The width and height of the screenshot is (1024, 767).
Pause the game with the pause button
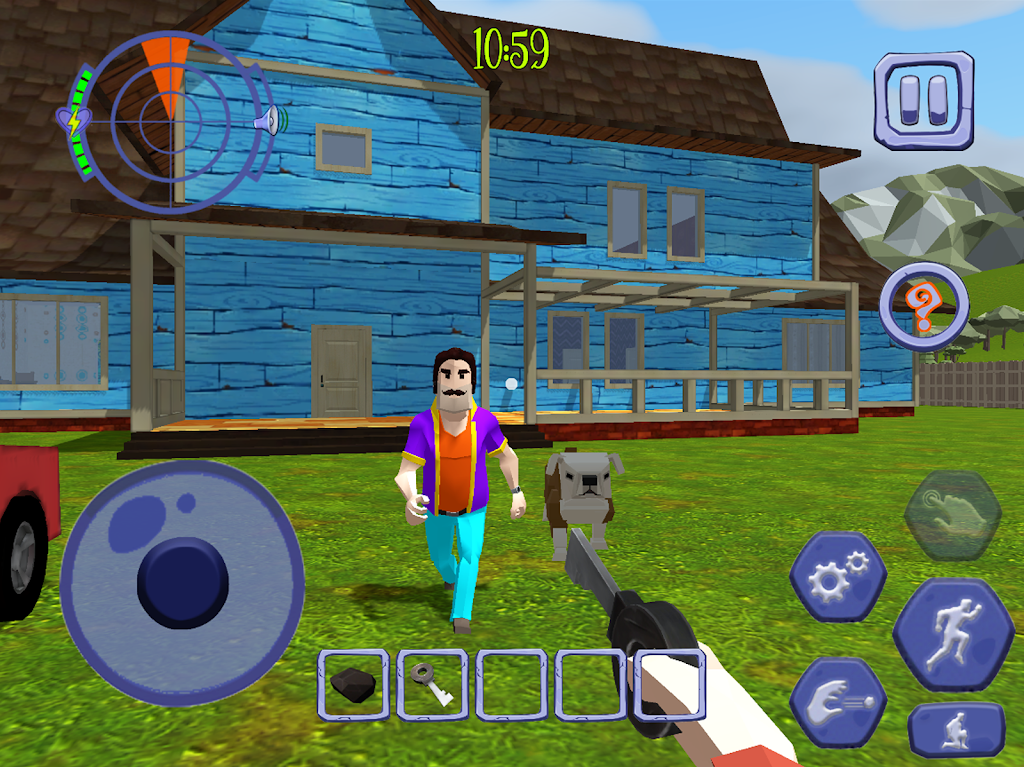pyautogui.click(x=923, y=100)
